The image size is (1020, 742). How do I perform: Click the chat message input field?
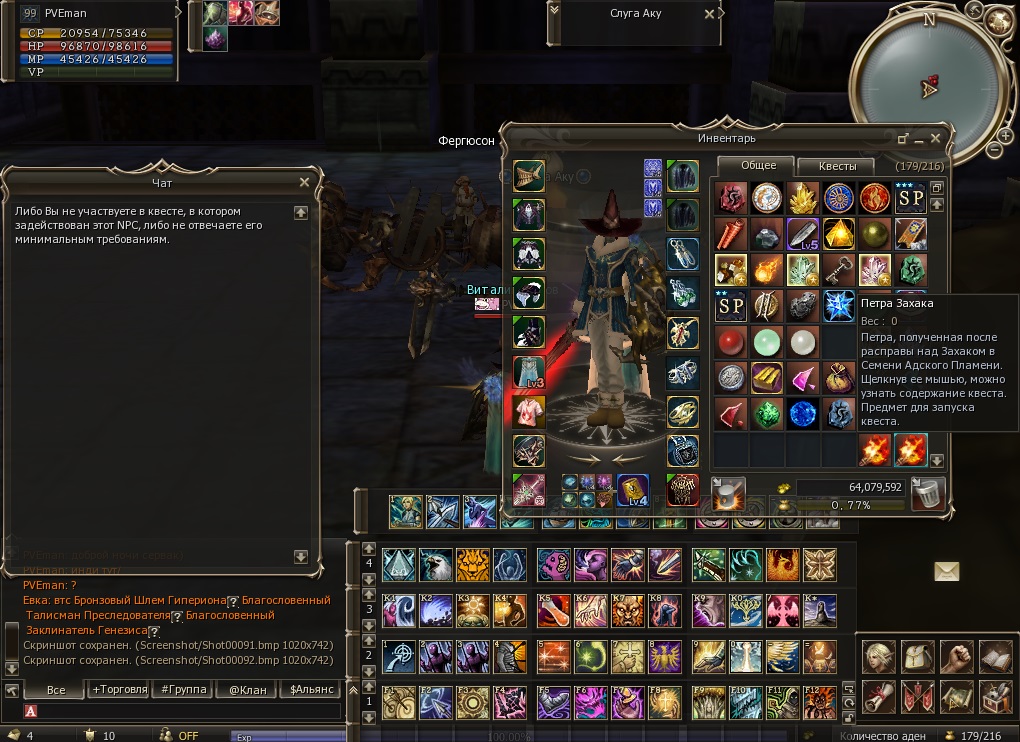tap(180, 711)
